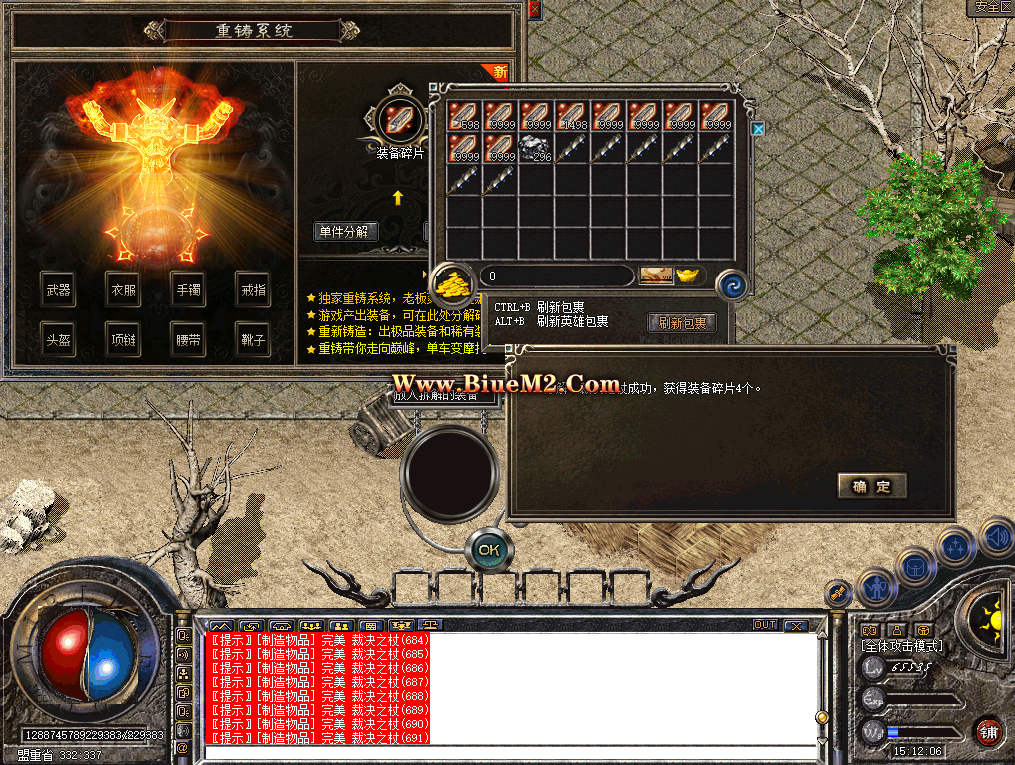Select the silver ore item stack of 296

pyautogui.click(x=537, y=149)
